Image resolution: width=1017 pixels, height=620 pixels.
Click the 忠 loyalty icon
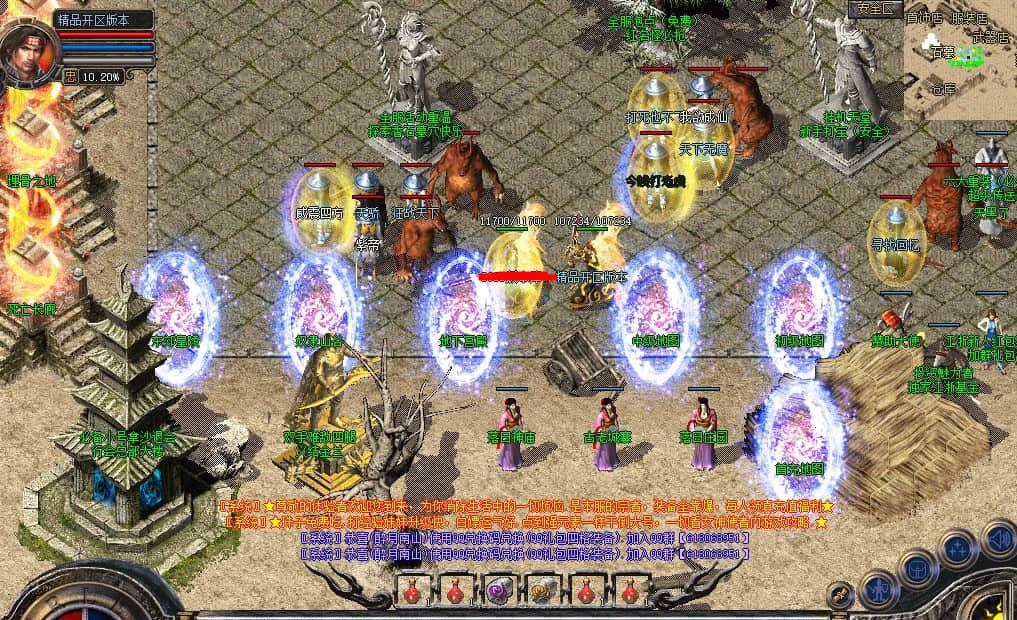tap(70, 75)
